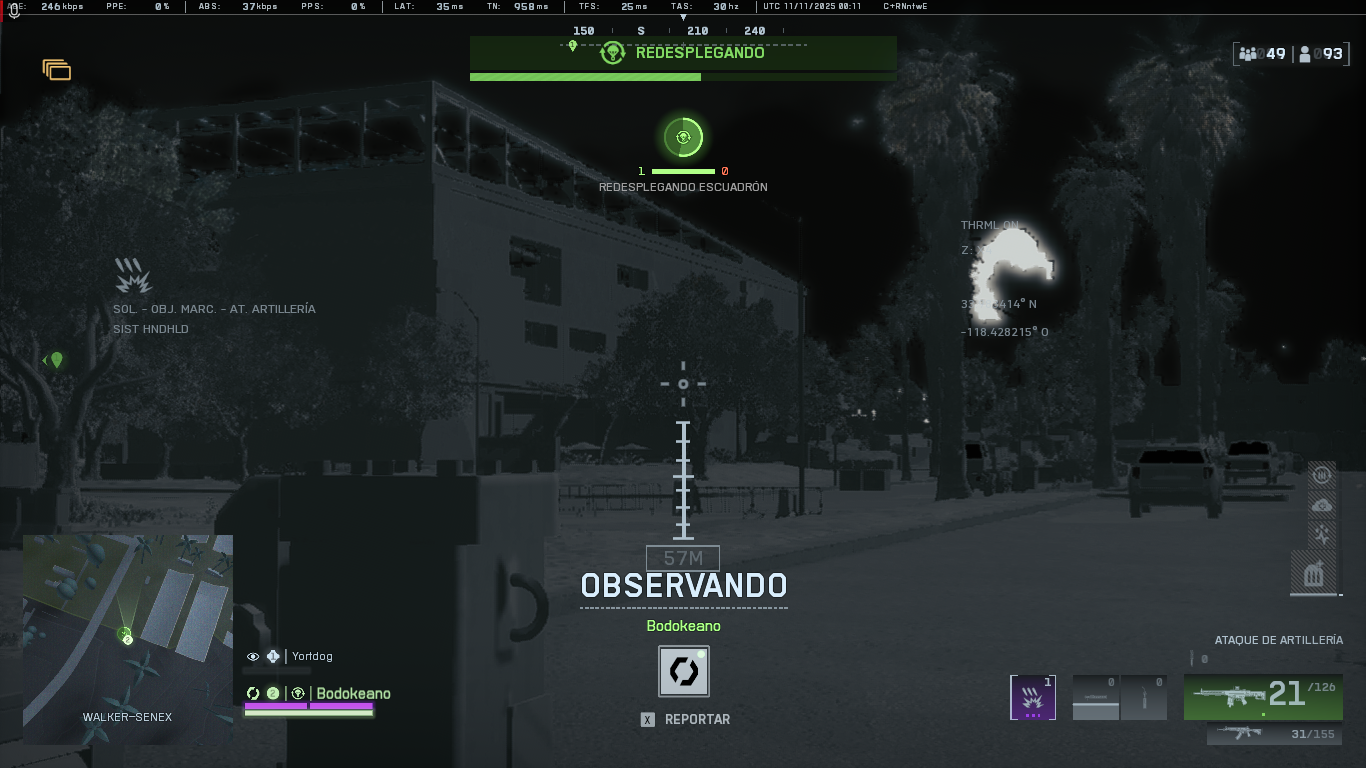The width and height of the screenshot is (1366, 768).
Task: Click the green location pin marker
Action: coord(57,360)
